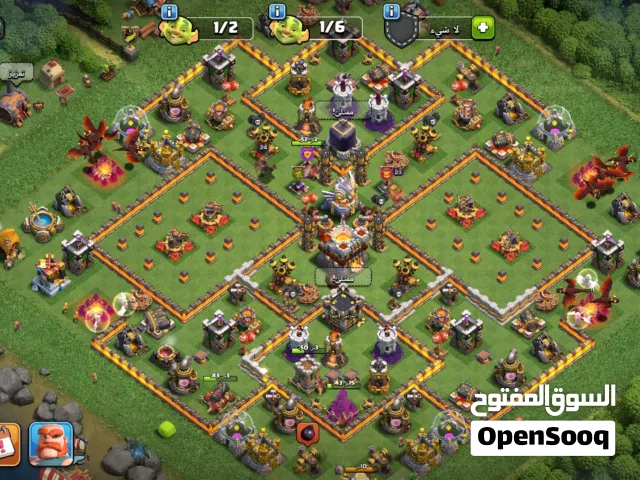The width and height of the screenshot is (640, 480).
Task: Open info for the 1/6 builder counter
Action: (x=276, y=12)
